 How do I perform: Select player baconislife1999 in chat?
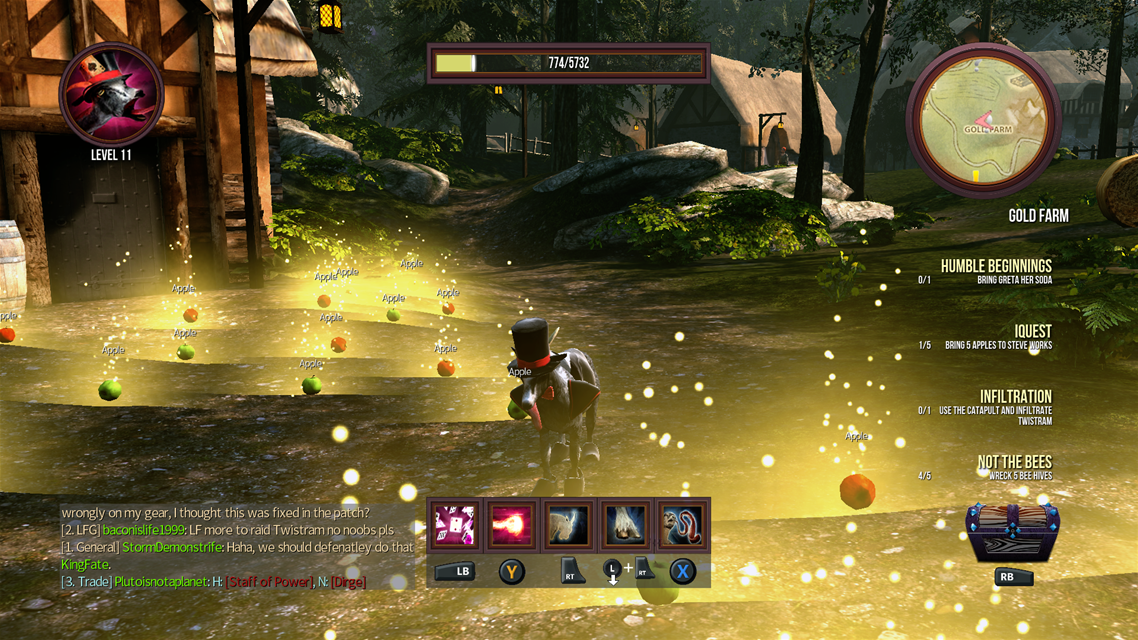[144, 530]
